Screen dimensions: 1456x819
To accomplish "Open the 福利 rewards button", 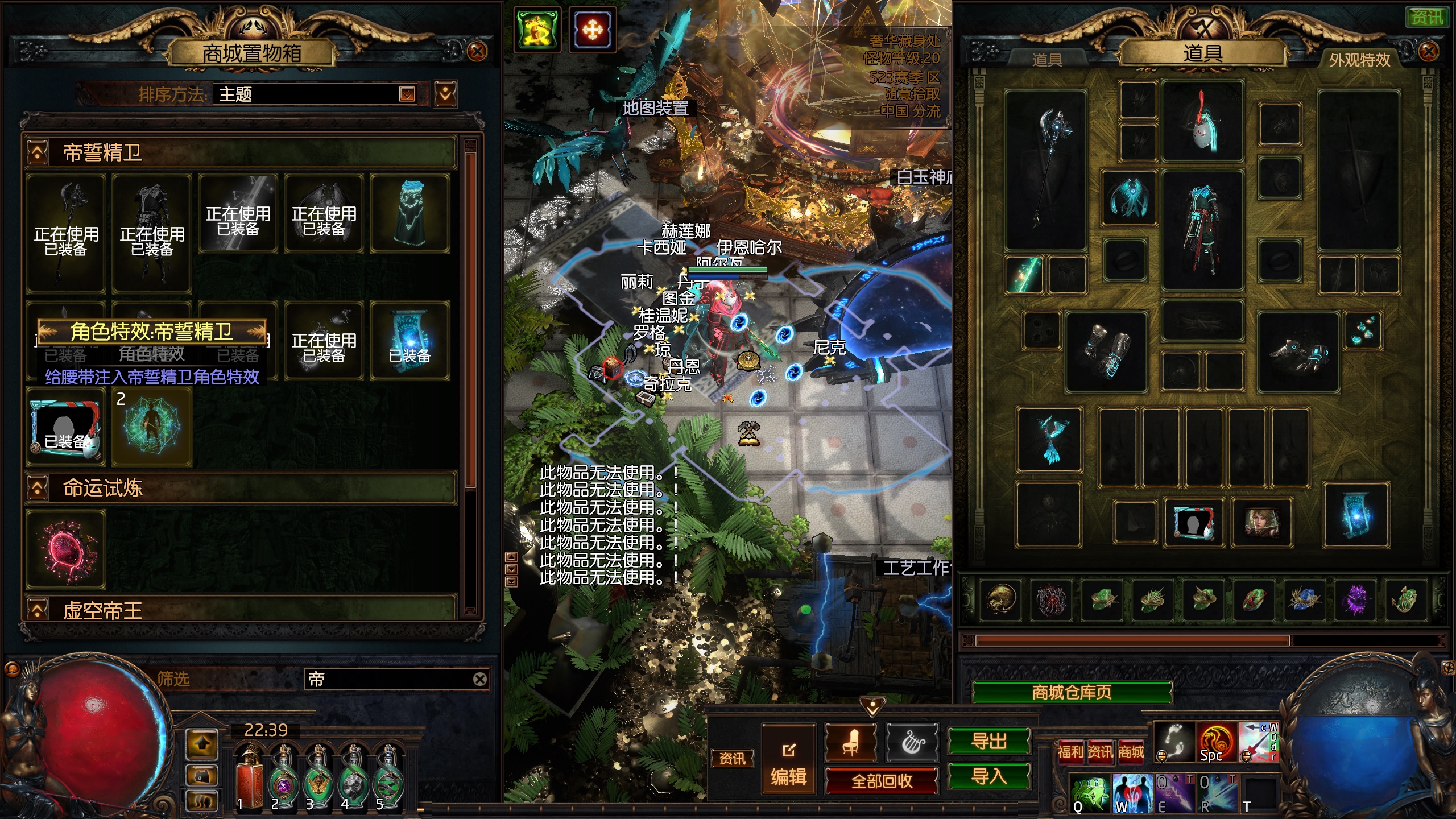I will pyautogui.click(x=1070, y=752).
